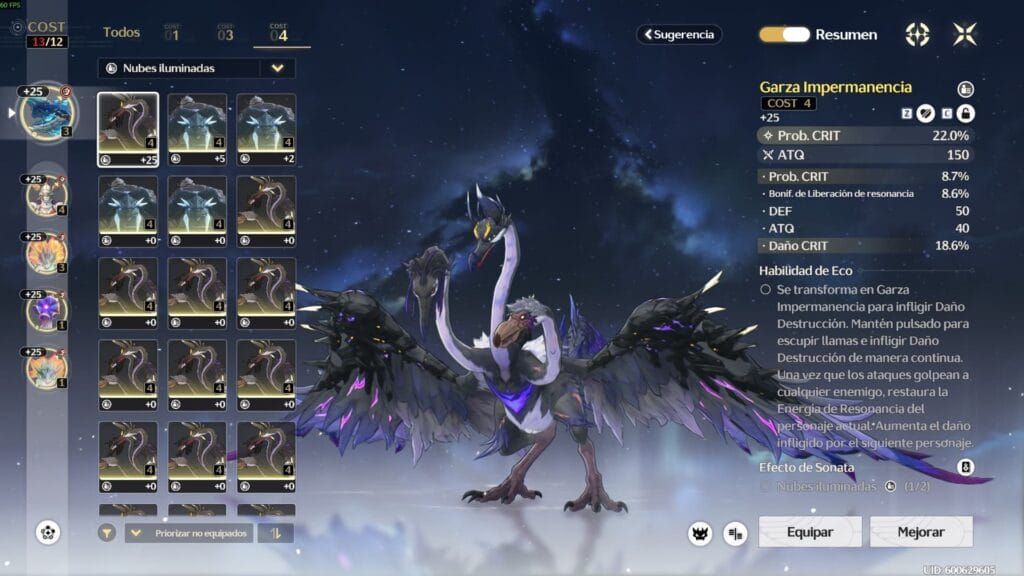
Task: Close the echo menu with X
Action: (x=965, y=34)
